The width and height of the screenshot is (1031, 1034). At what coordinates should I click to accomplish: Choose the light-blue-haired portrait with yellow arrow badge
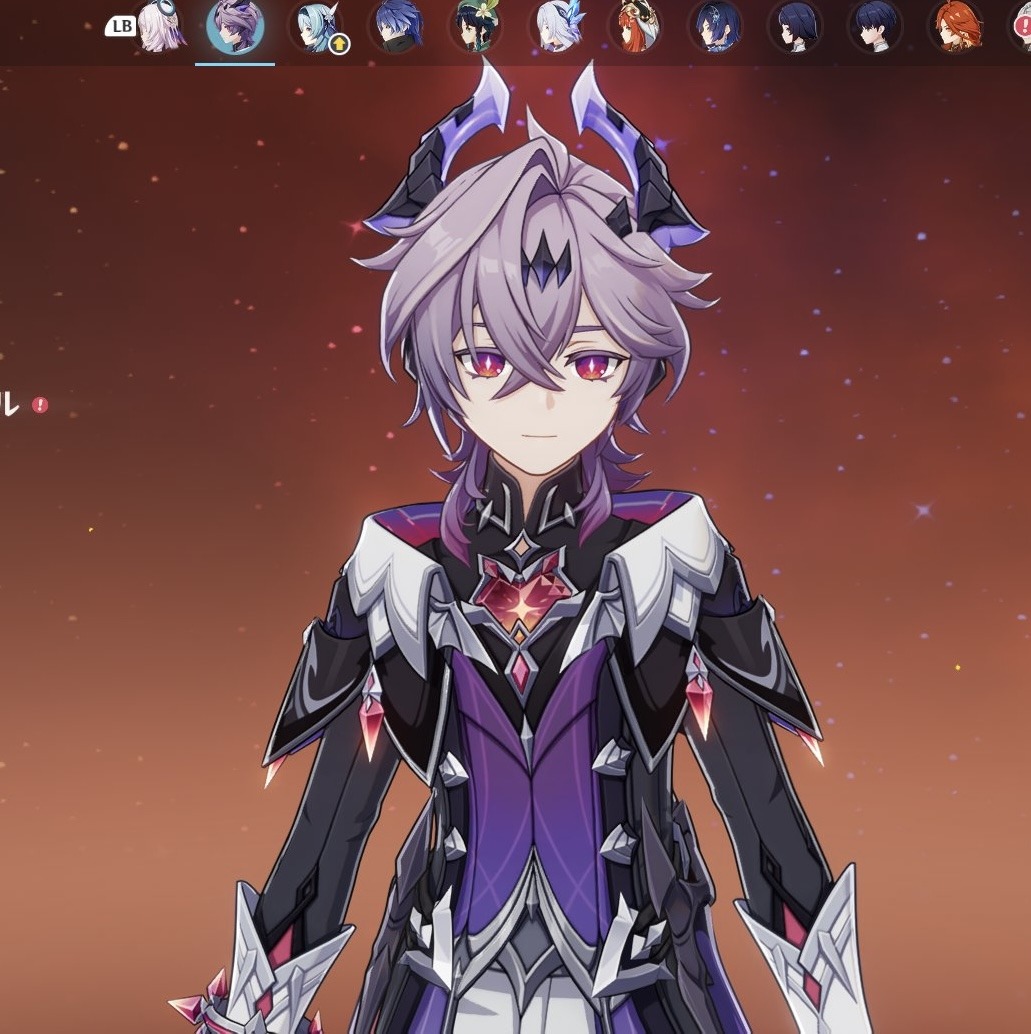coord(315,27)
